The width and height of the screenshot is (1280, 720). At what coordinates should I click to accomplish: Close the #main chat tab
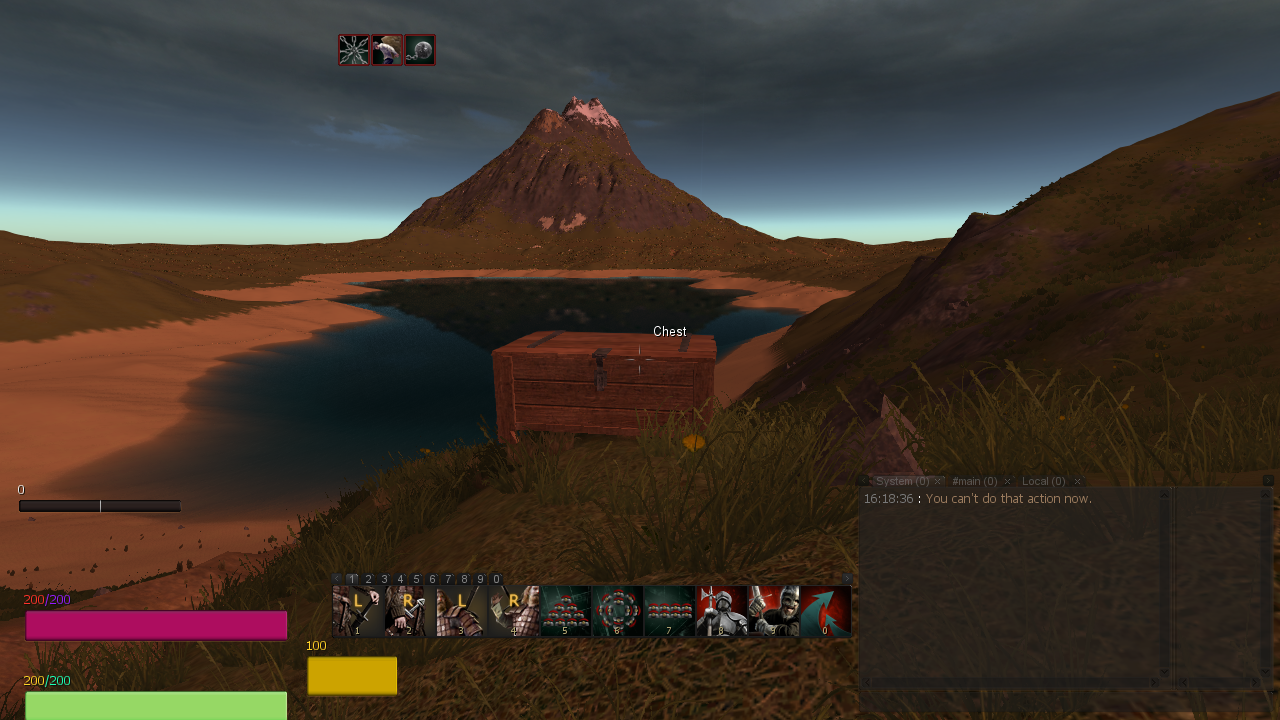click(1007, 481)
